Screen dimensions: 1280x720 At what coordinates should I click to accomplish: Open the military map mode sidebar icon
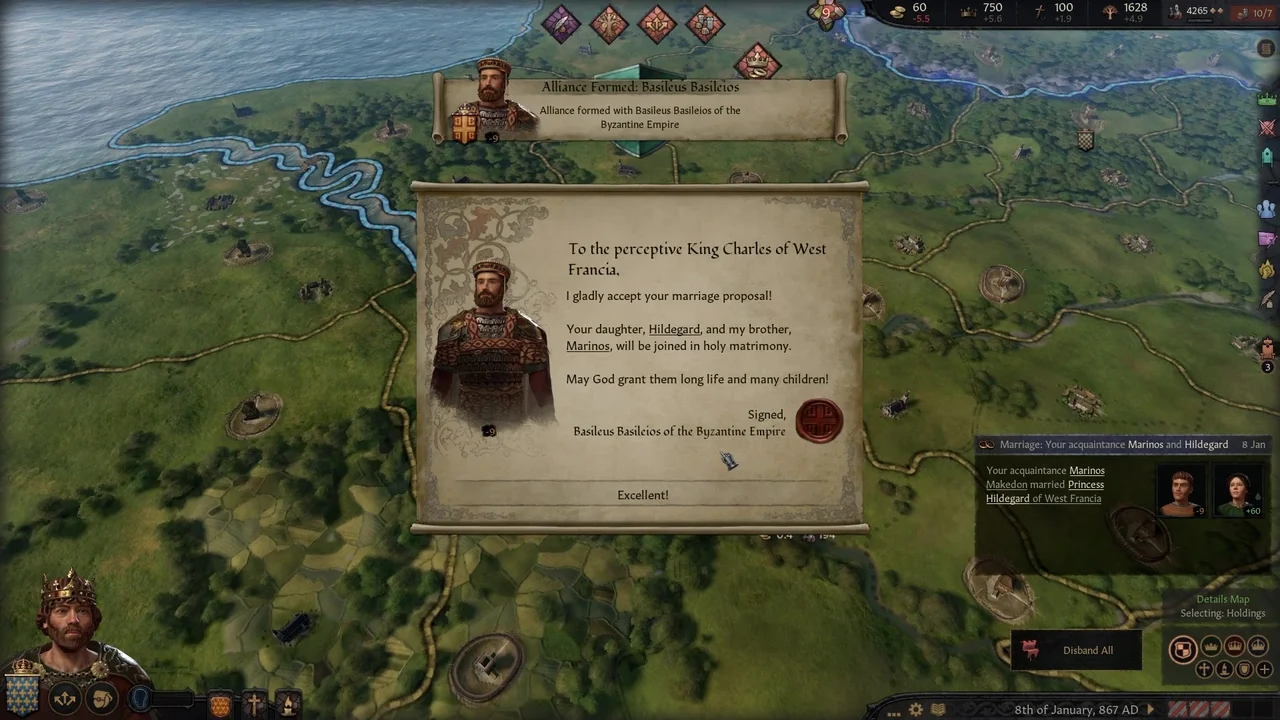1267,128
